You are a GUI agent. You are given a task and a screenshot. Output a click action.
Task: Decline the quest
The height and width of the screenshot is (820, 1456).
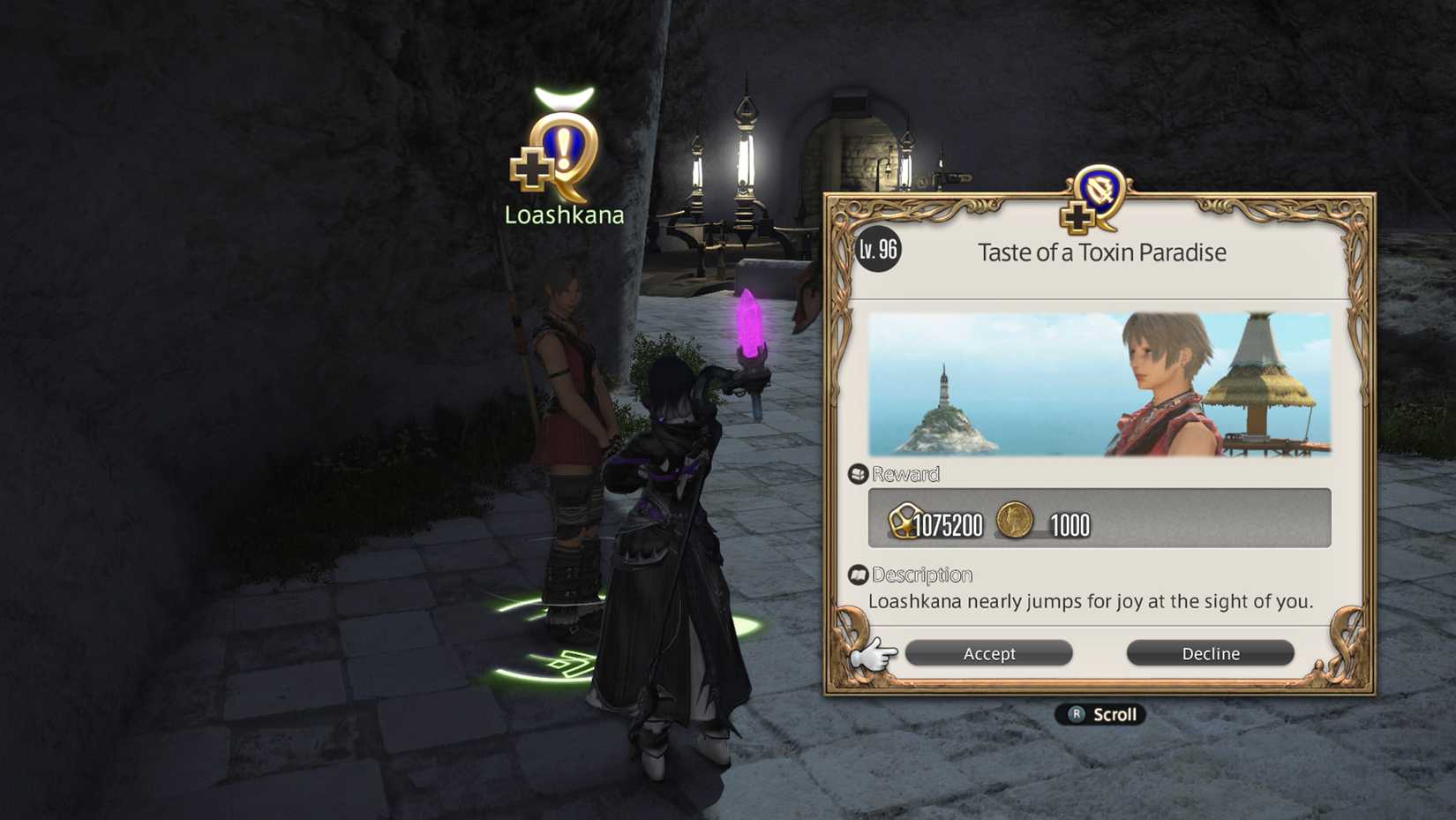(1210, 653)
